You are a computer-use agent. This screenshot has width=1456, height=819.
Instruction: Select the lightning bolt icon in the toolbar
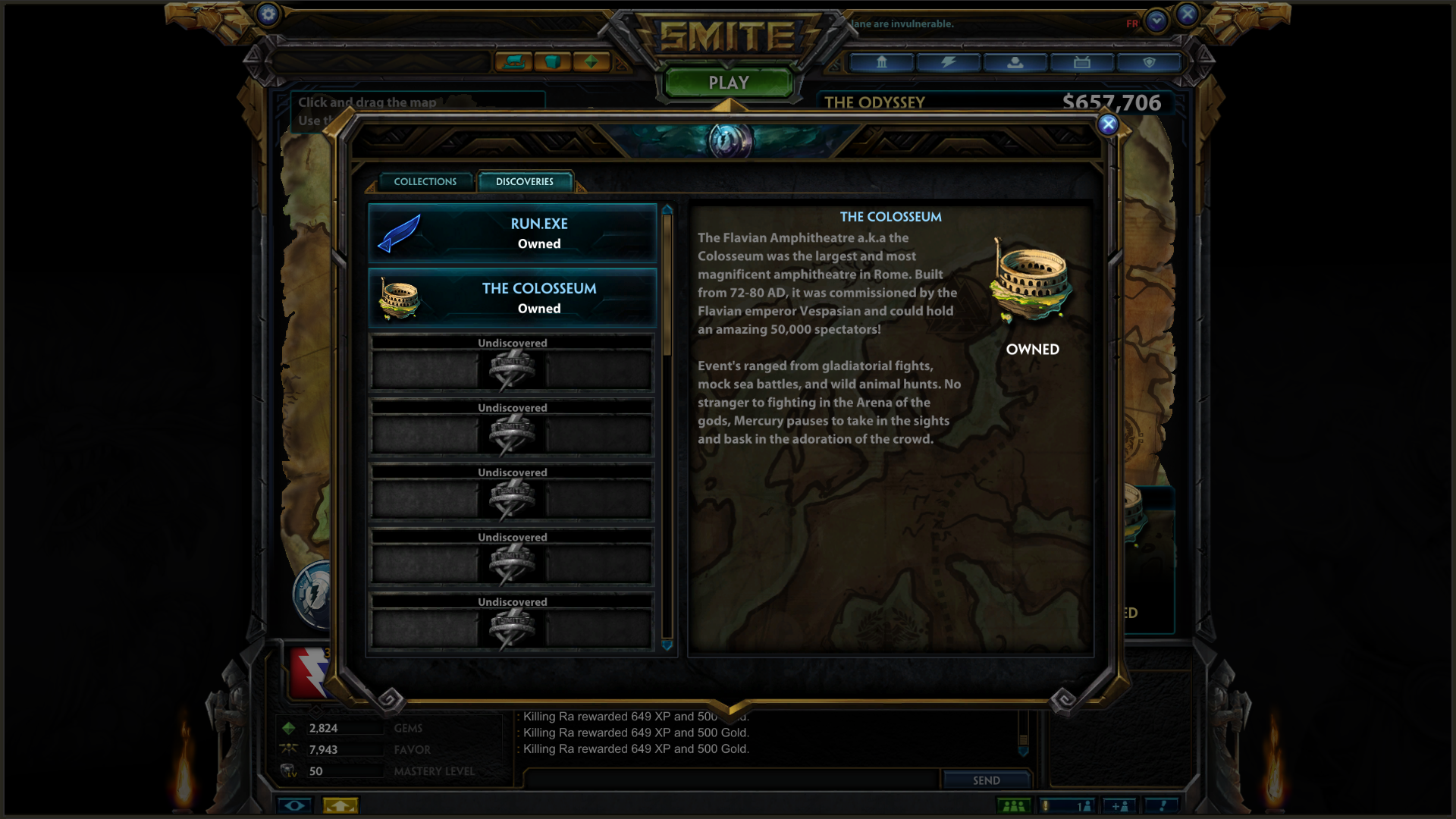pyautogui.click(x=947, y=63)
